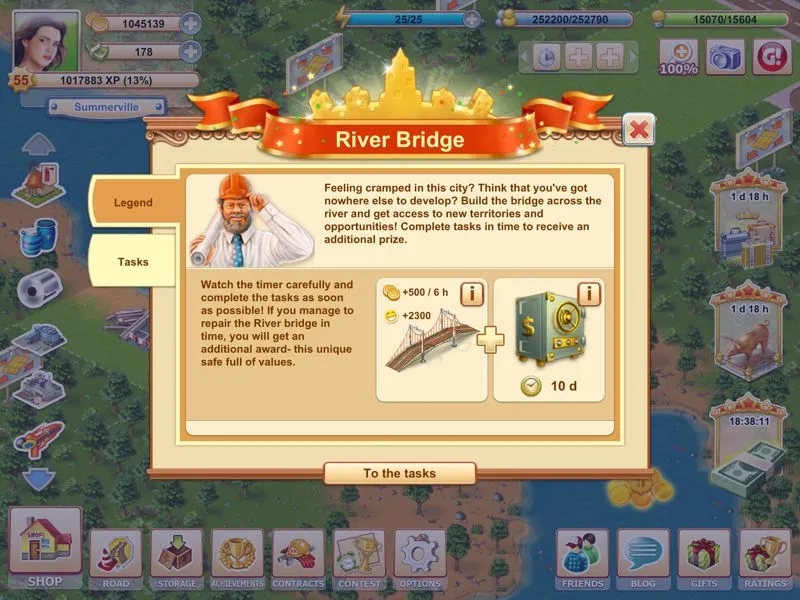Switch to the Tasks tab
The width and height of the screenshot is (800, 600).
point(133,262)
